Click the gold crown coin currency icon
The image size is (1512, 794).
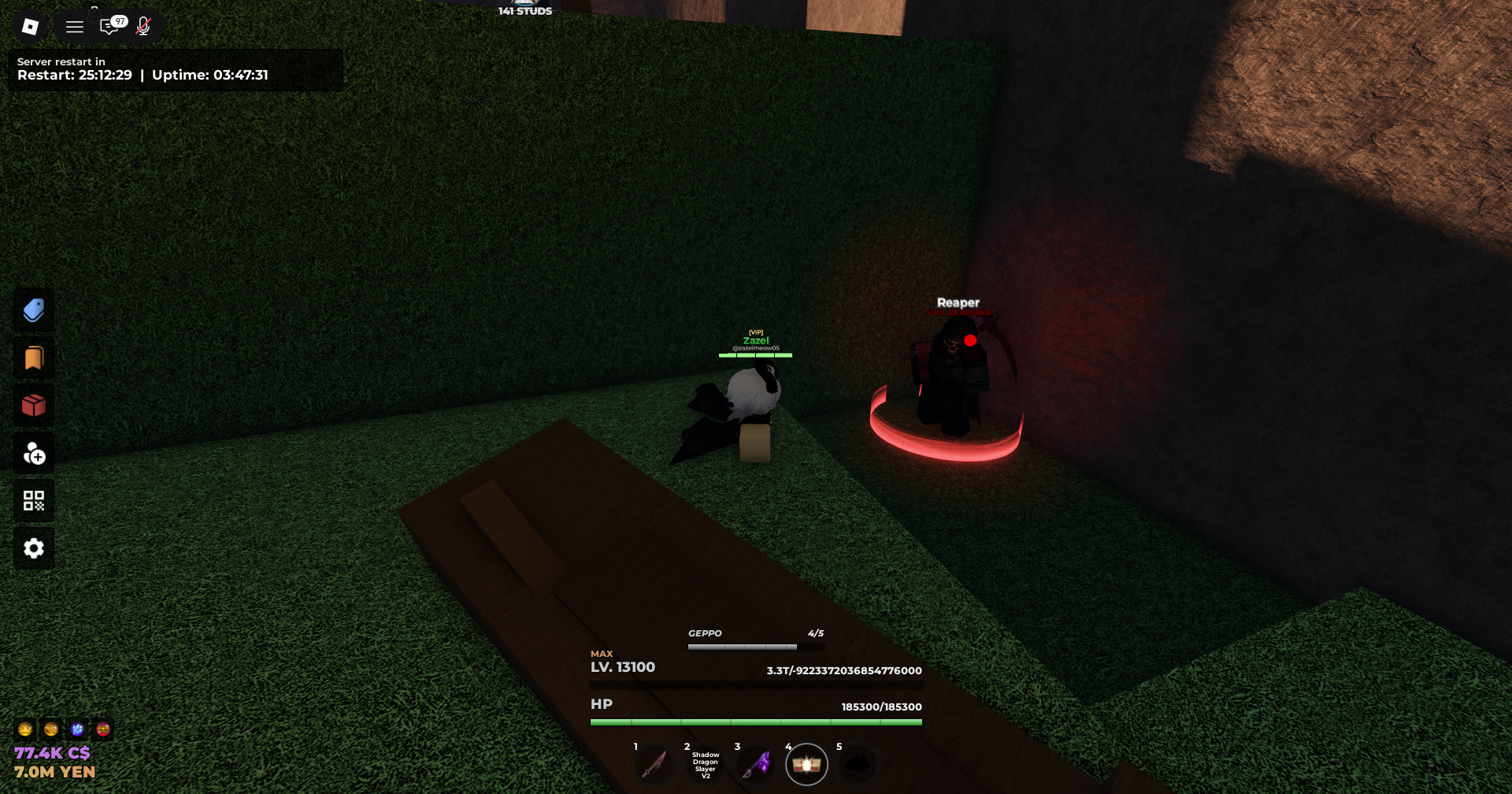pos(25,730)
